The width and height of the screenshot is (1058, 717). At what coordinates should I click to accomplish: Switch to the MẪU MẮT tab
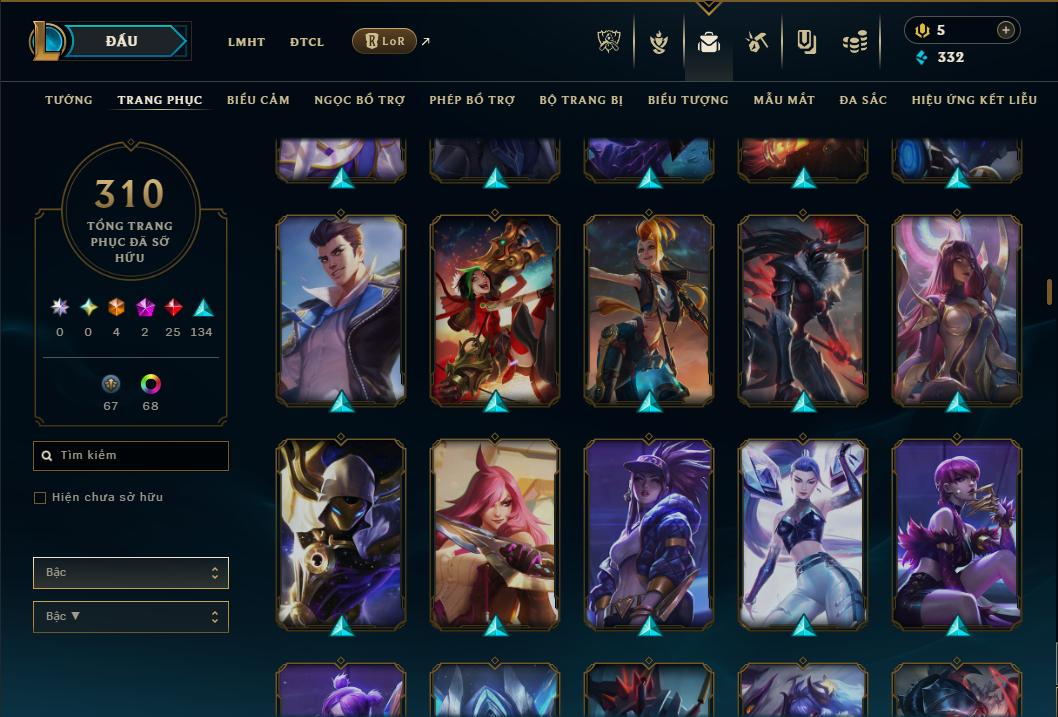[x=784, y=100]
